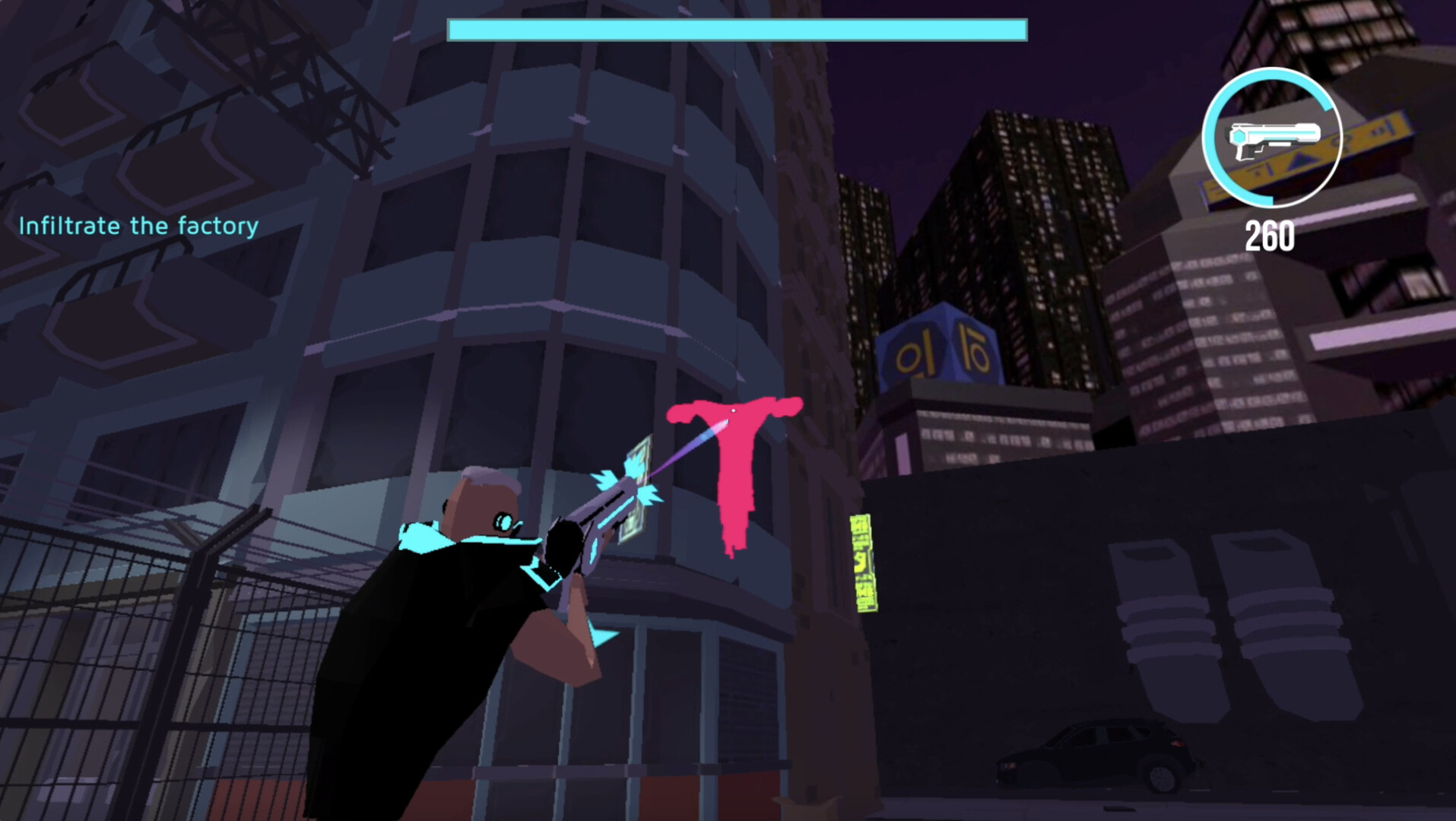Click the muzzle flash effect on the gun
The width and height of the screenshot is (1456, 821).
[x=631, y=479]
